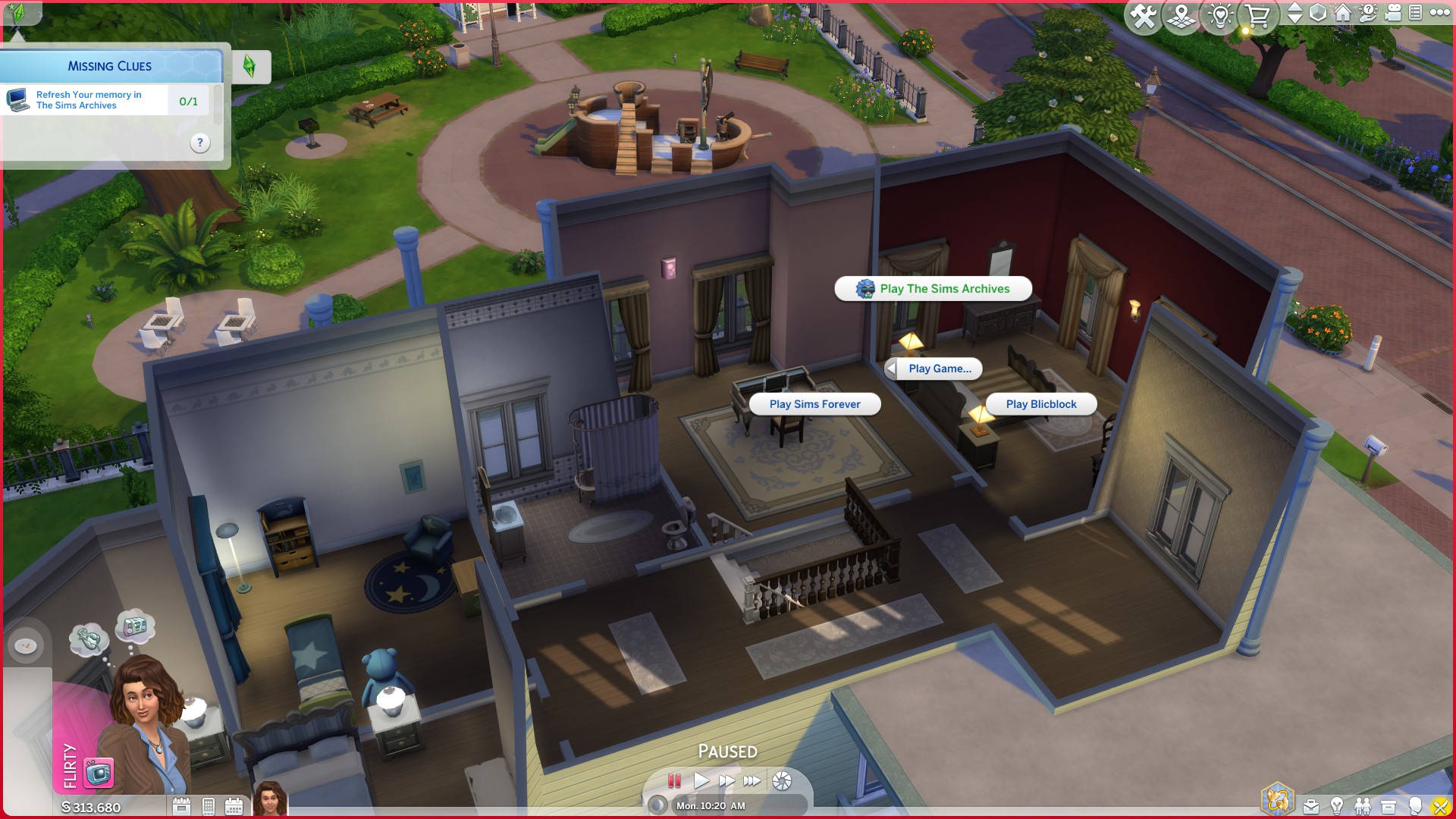The height and width of the screenshot is (819, 1456).
Task: Open notifications with the notebook icon
Action: (x=1417, y=13)
